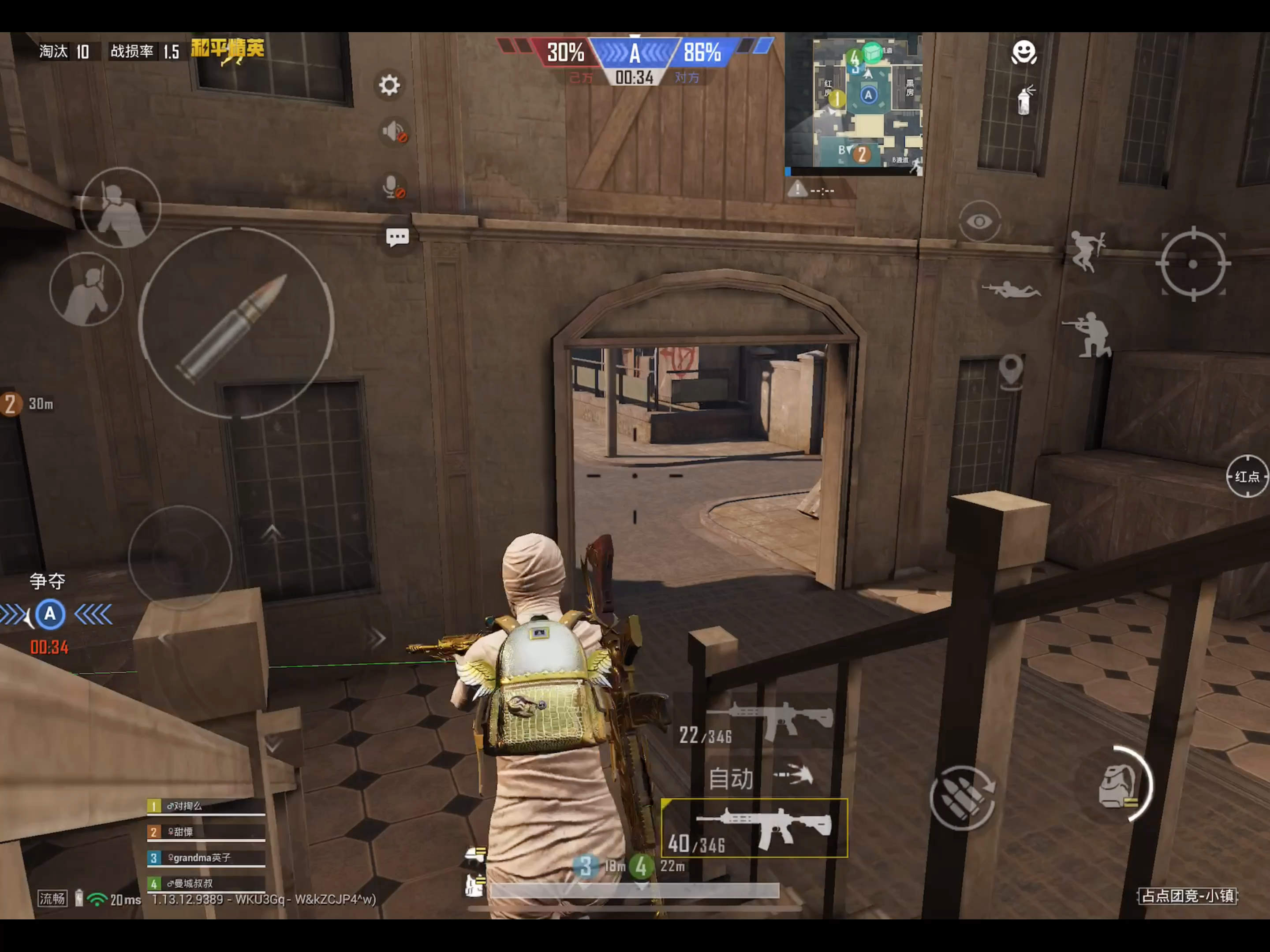This screenshot has width=1270, height=952.
Task: Use the spray paint can icon
Action: [1024, 101]
